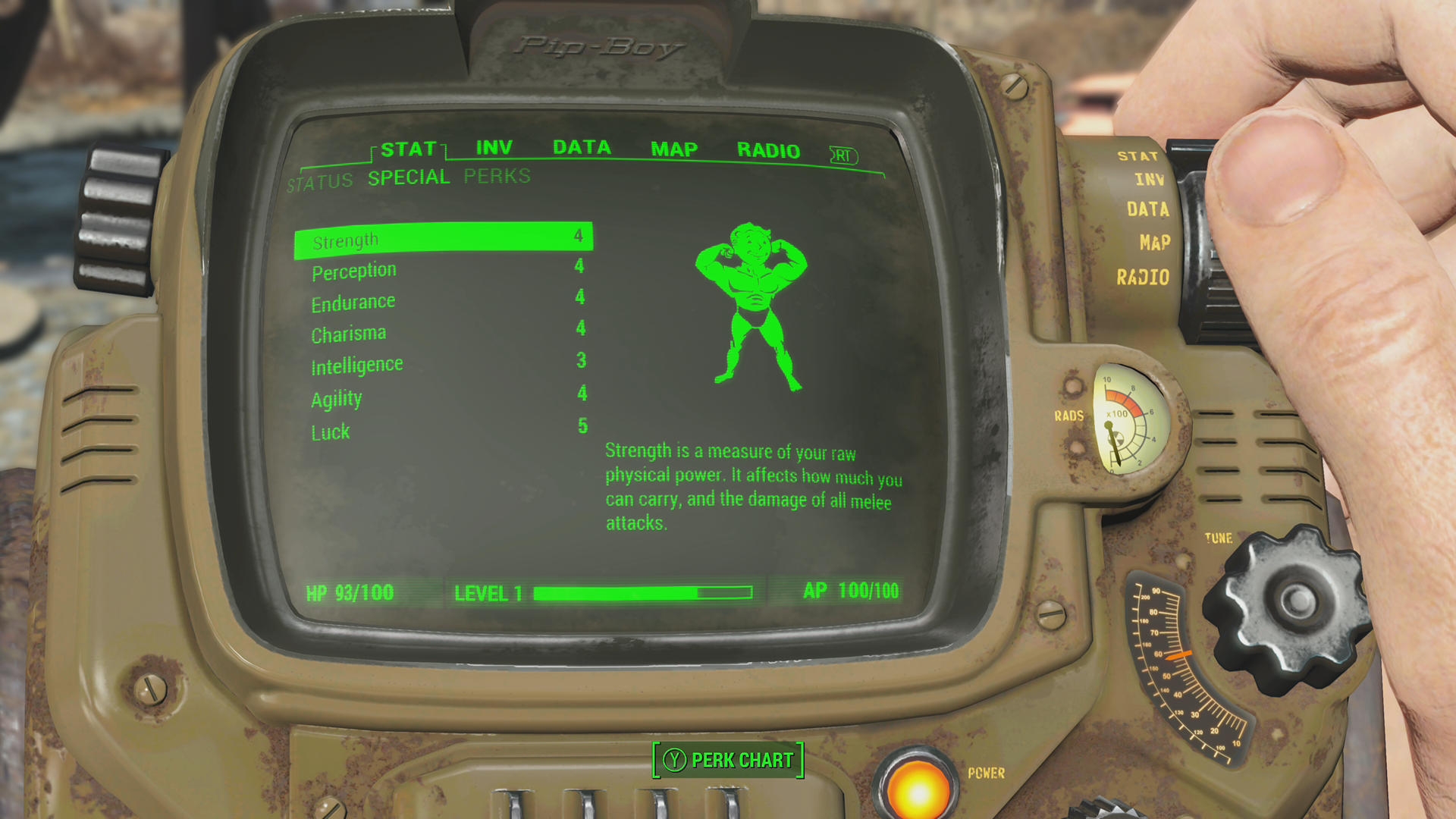Open the PERK CHART
The image size is (1456, 819).
pyautogui.click(x=727, y=760)
